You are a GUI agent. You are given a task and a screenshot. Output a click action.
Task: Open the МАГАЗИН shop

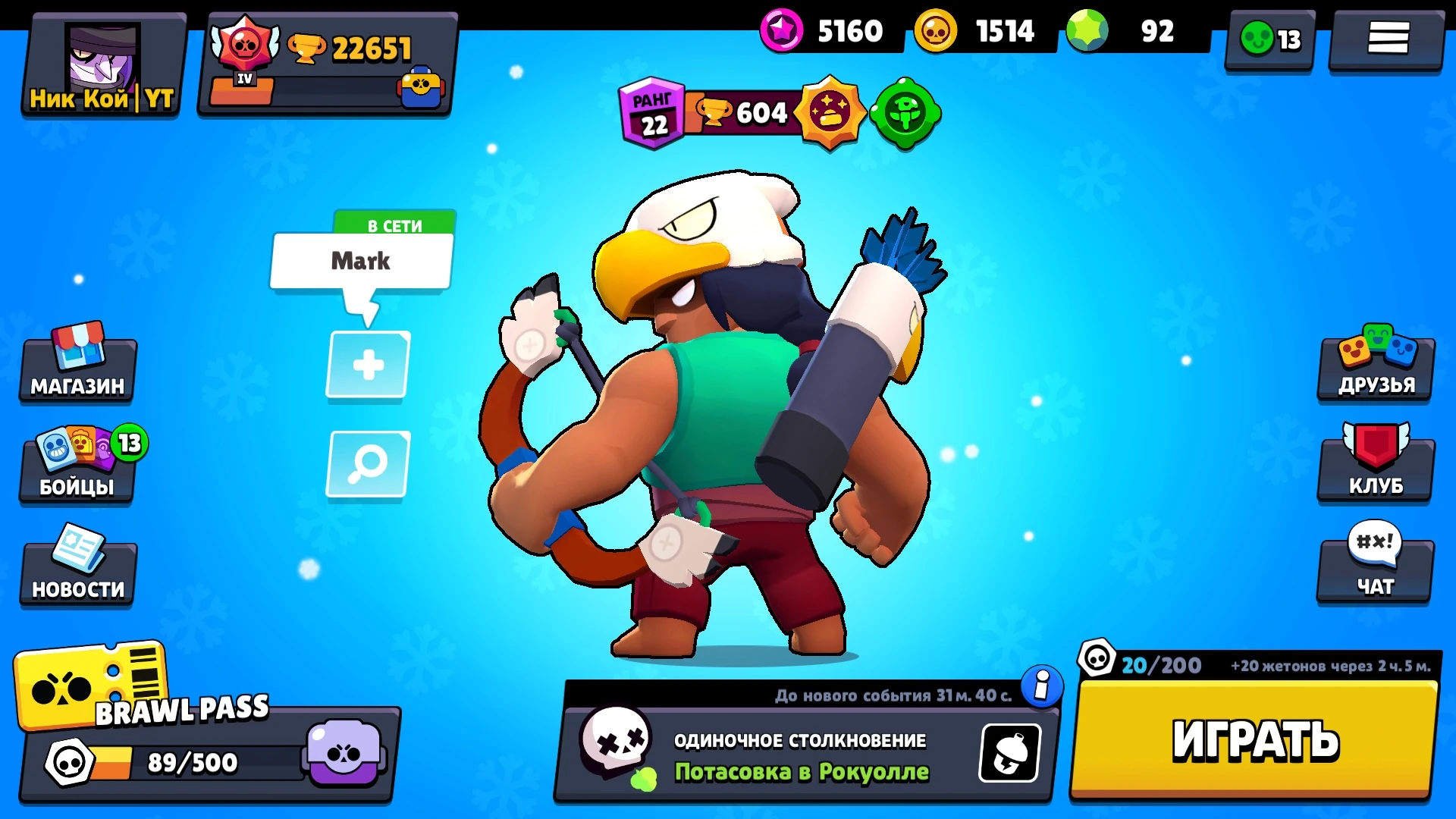(77, 366)
